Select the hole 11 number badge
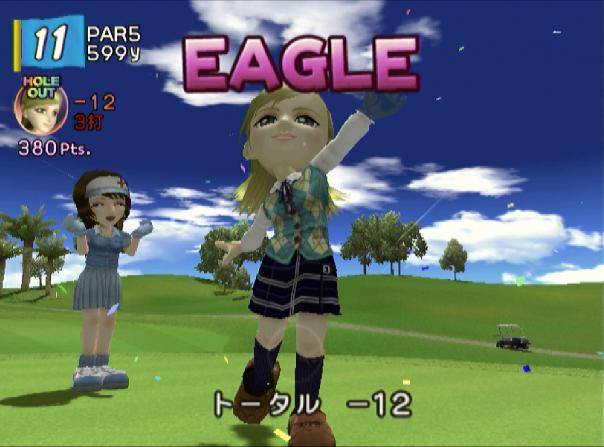604x447 pixels. click(x=47, y=43)
